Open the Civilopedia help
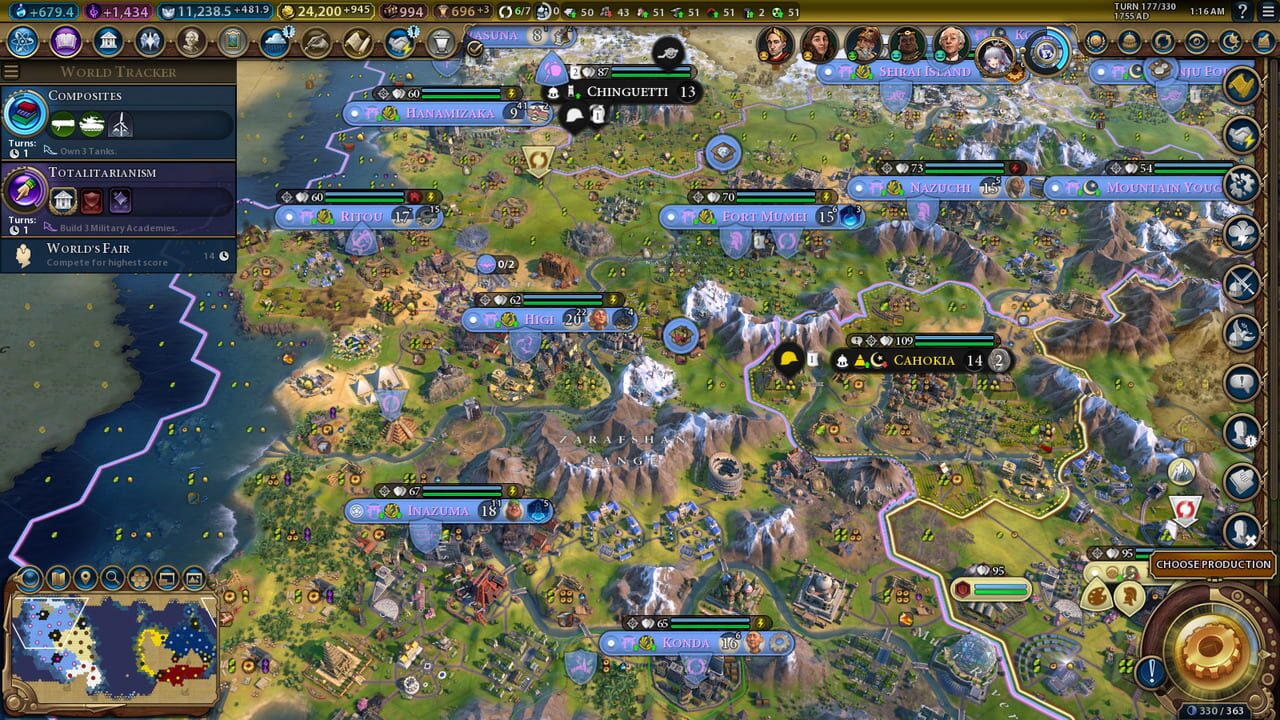 (x=1244, y=11)
